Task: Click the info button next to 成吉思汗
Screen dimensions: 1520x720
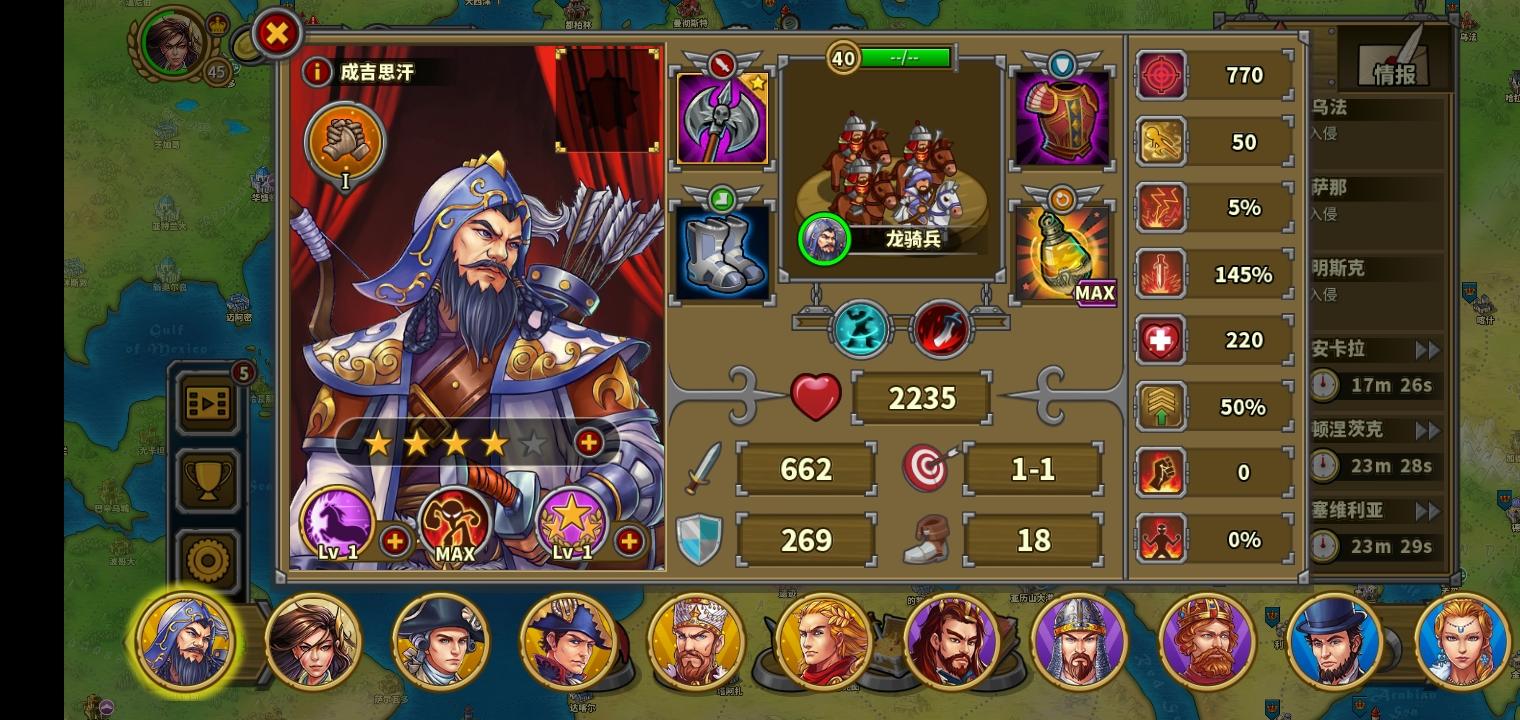Action: click(x=317, y=72)
